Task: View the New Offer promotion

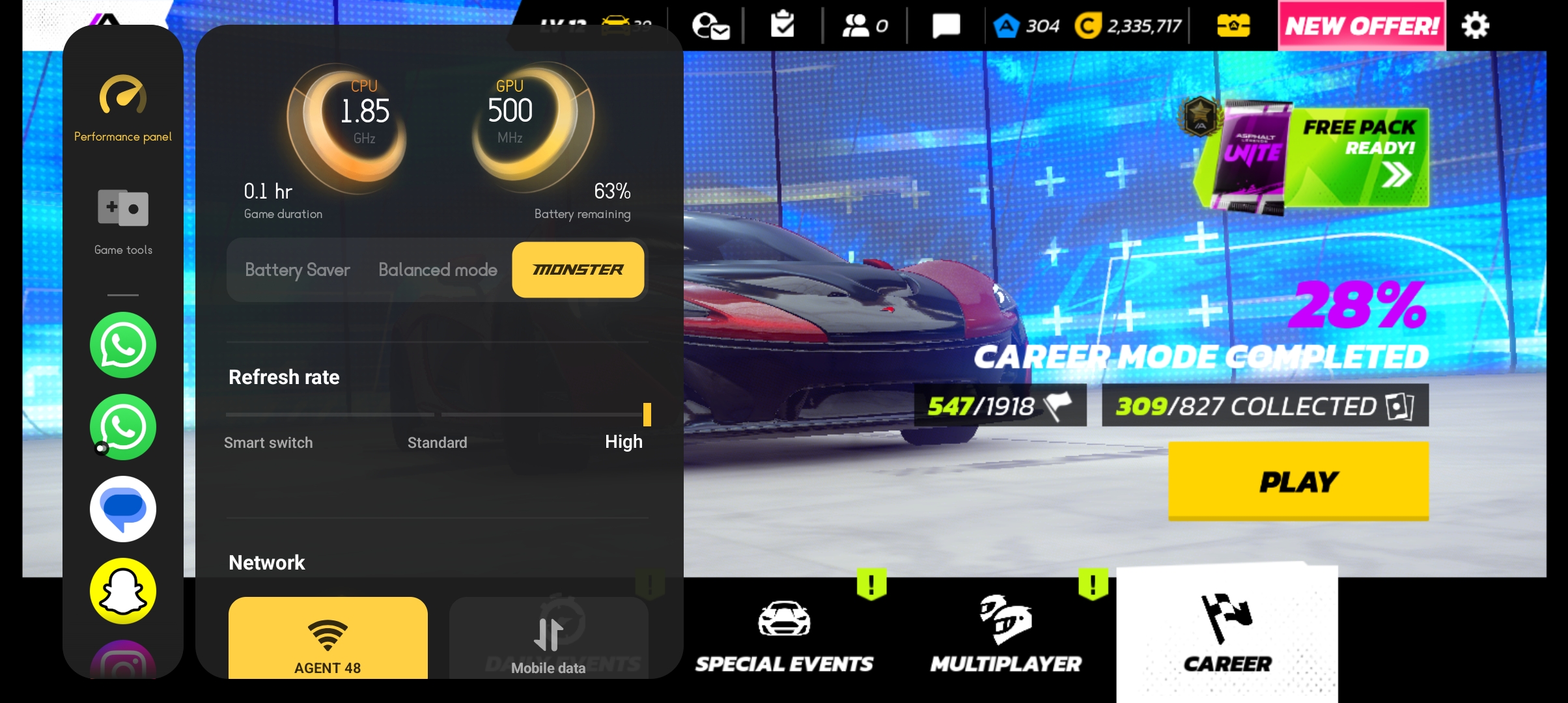Action: (1362, 26)
